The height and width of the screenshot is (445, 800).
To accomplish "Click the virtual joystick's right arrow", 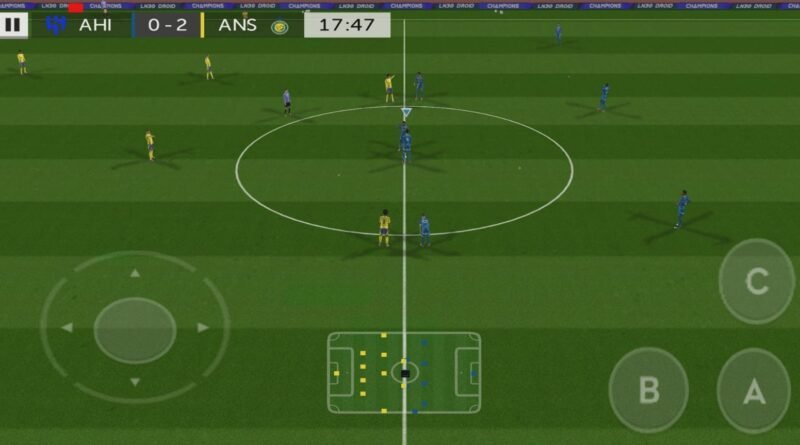I will point(203,327).
